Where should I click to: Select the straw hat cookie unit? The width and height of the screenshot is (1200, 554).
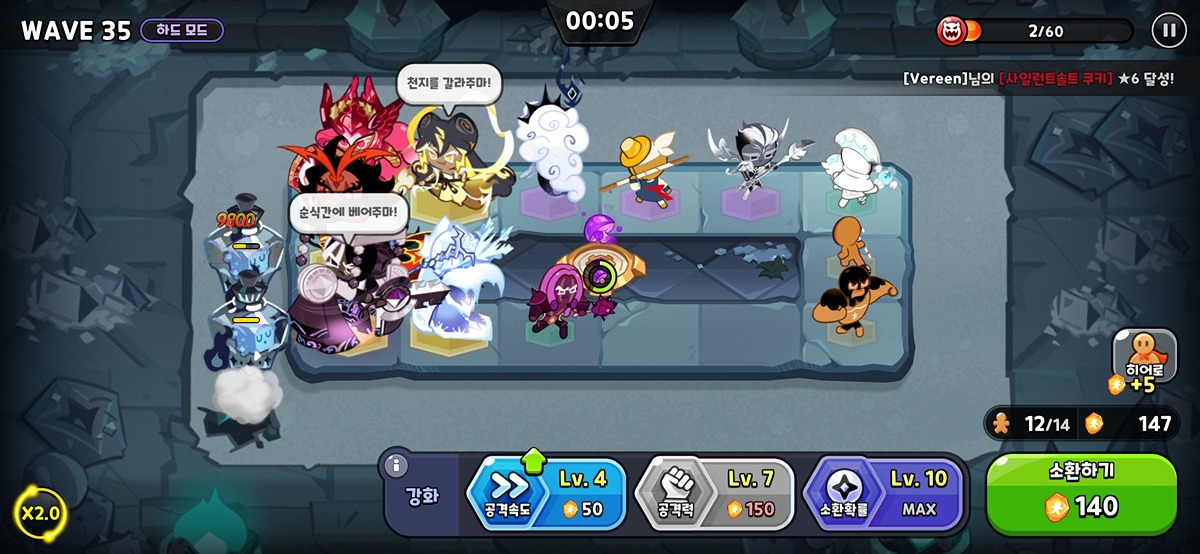point(641,170)
